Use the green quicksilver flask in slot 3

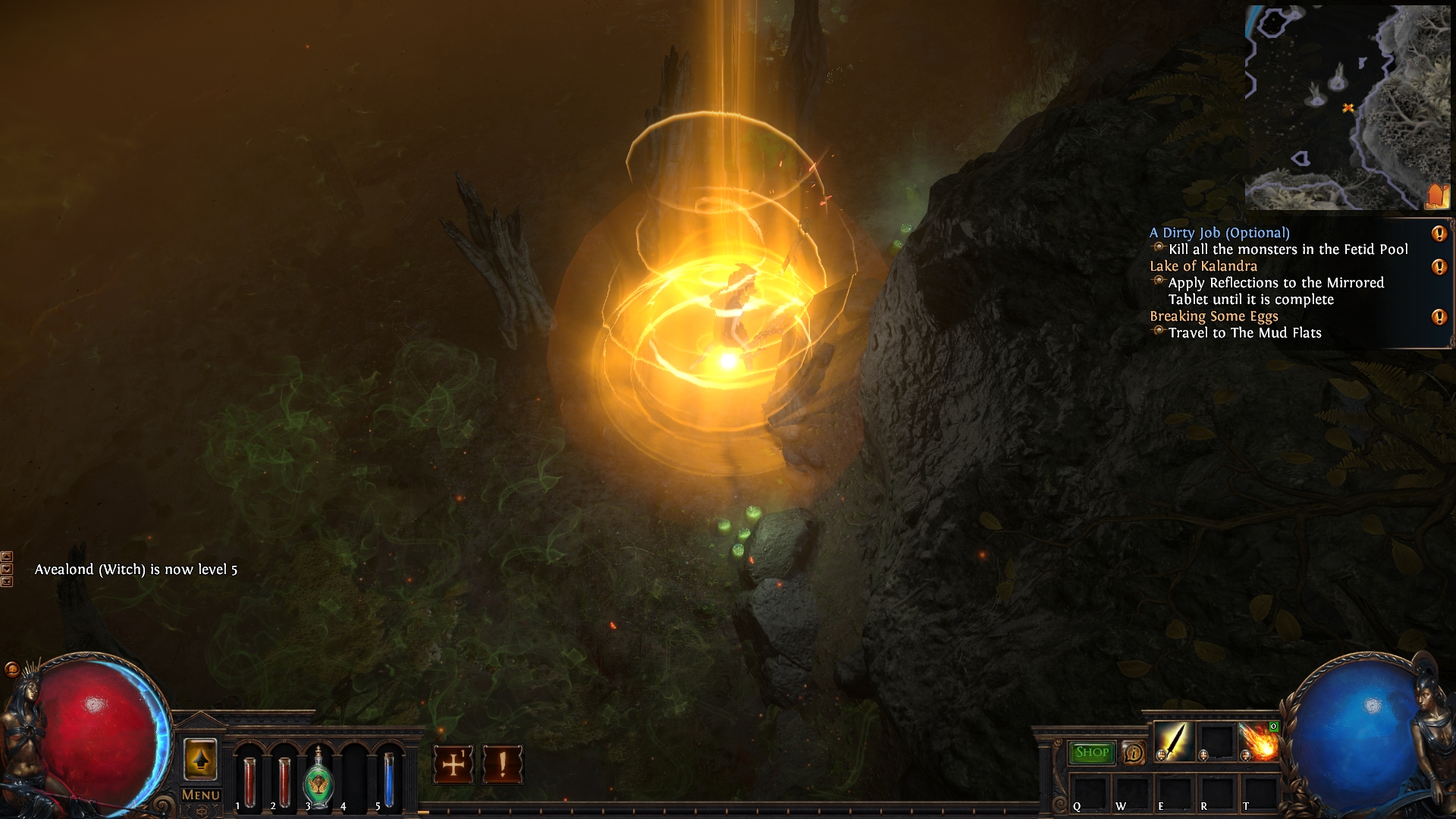point(318,779)
